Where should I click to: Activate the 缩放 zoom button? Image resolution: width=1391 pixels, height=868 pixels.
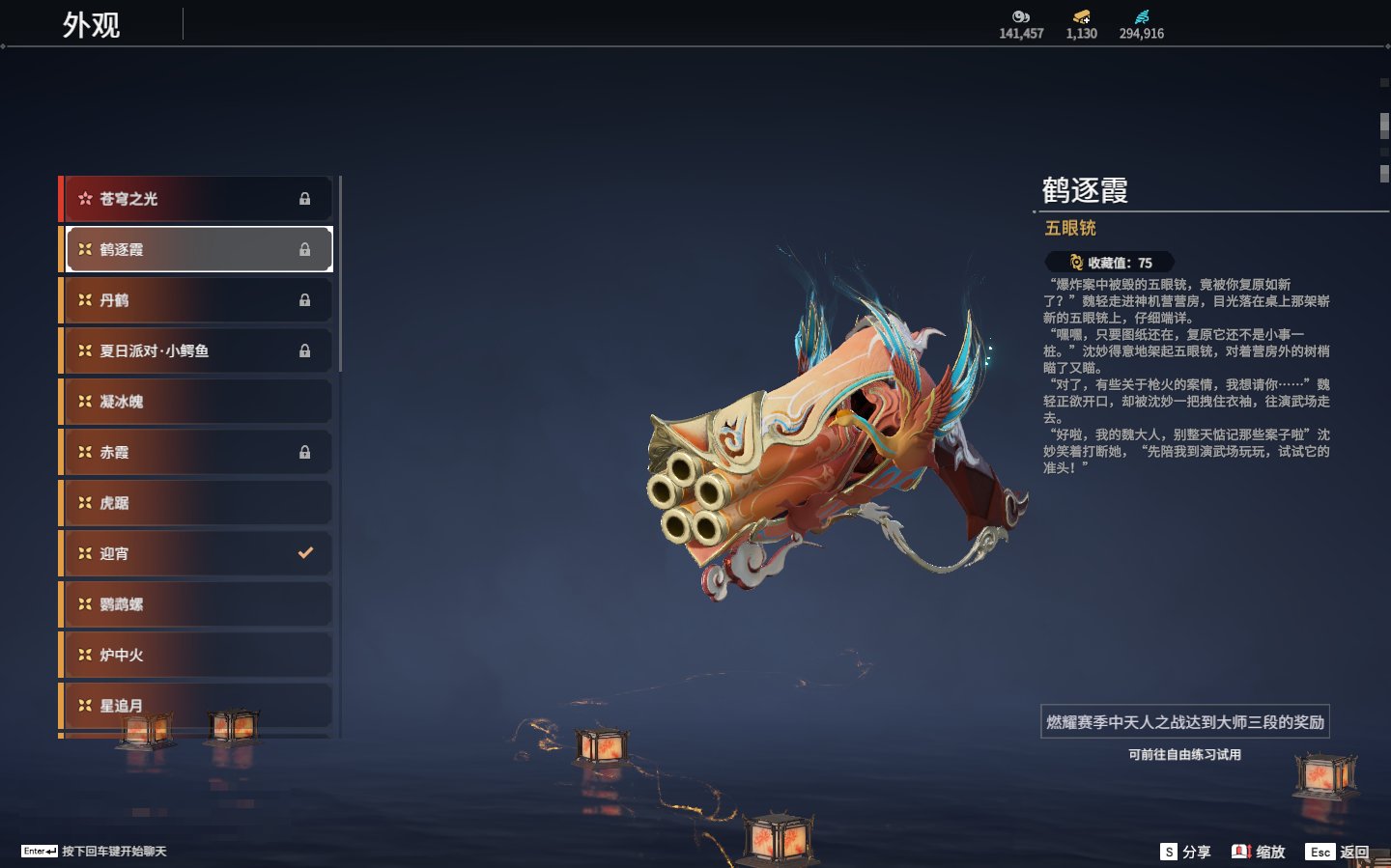pos(1259,852)
